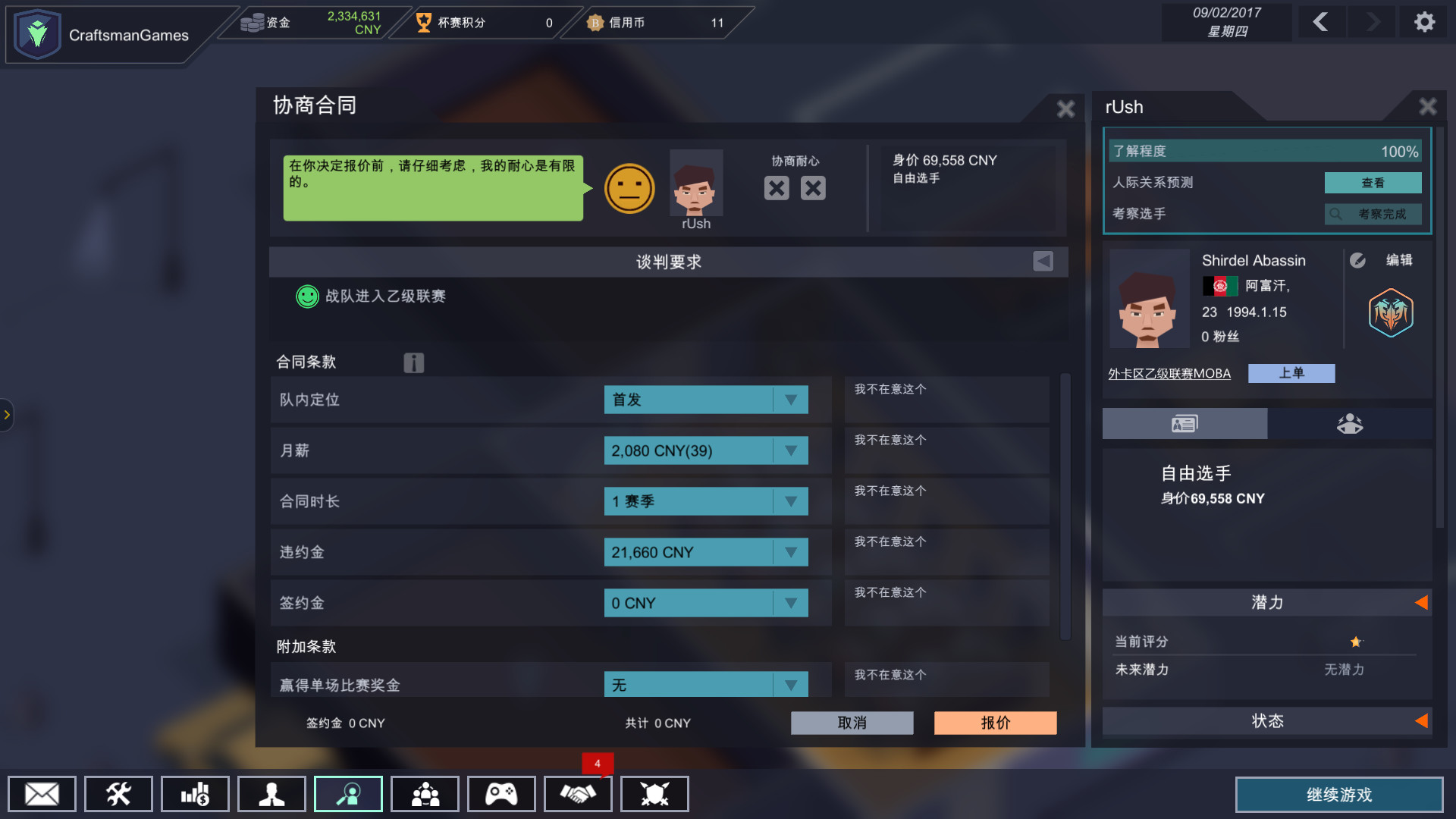Click the gamepad match icon

[501, 794]
